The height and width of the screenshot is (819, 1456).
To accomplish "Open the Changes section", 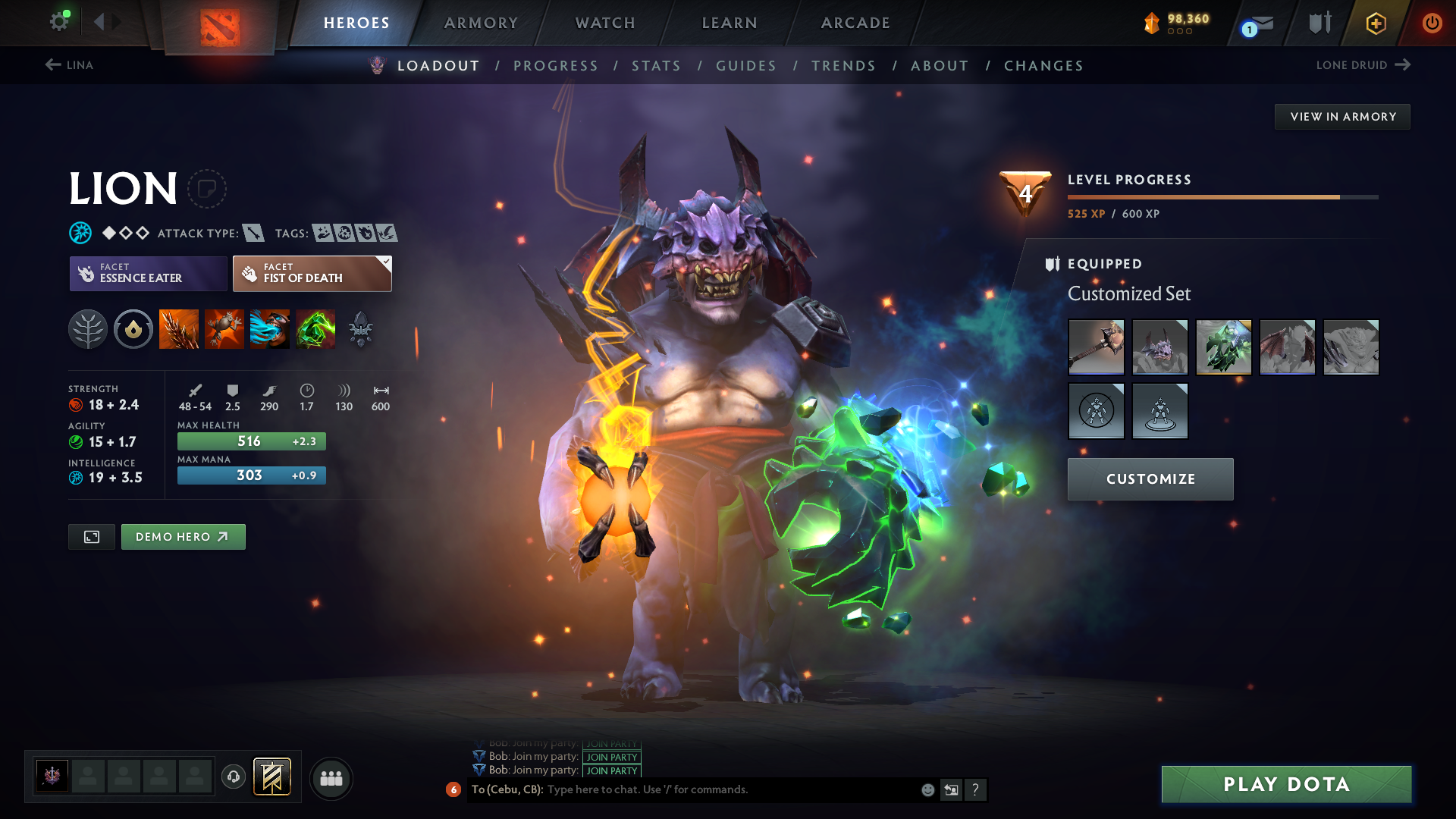I will tap(1043, 66).
